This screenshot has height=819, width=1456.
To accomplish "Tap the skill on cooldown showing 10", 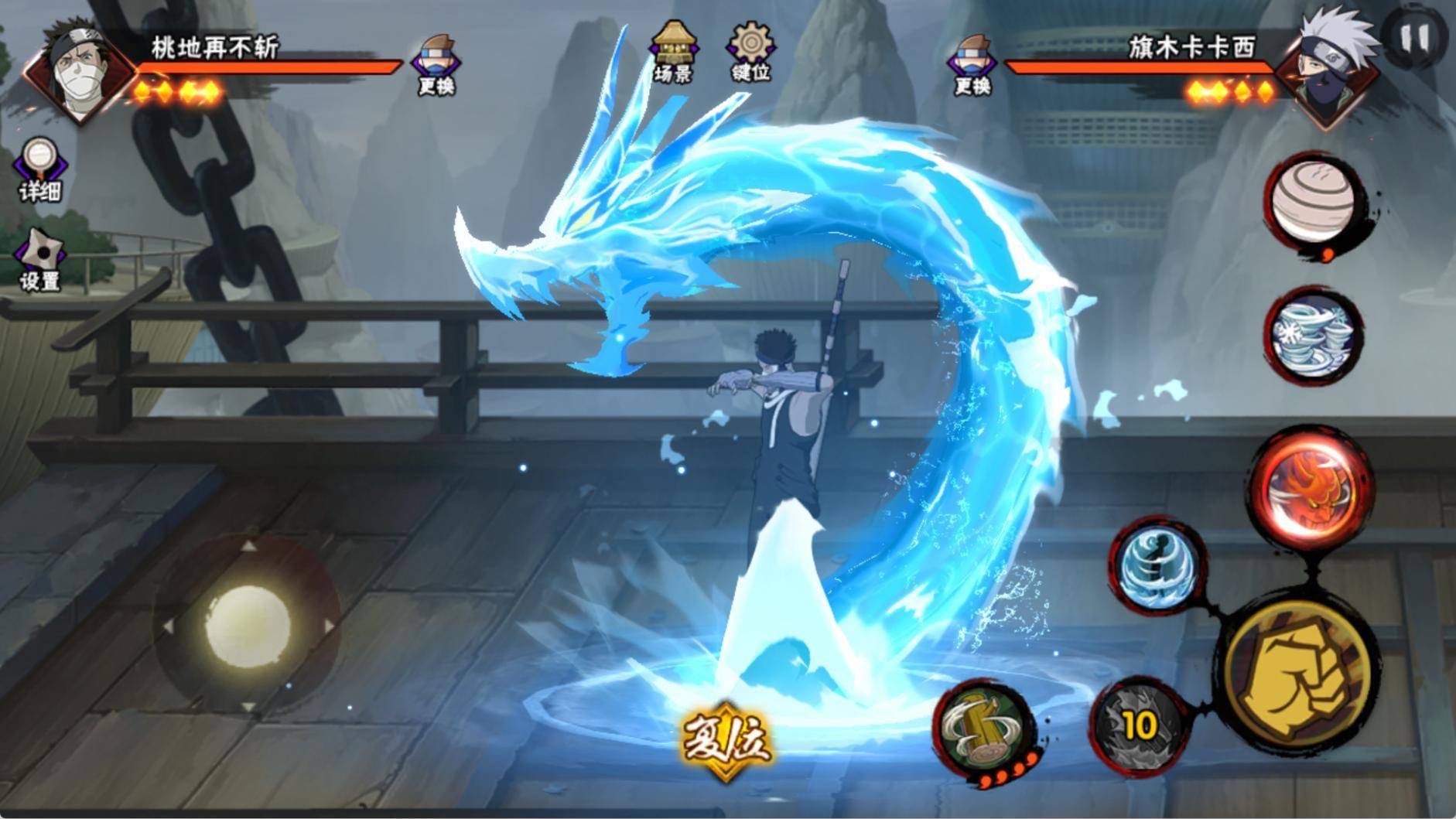I will 1139,725.
